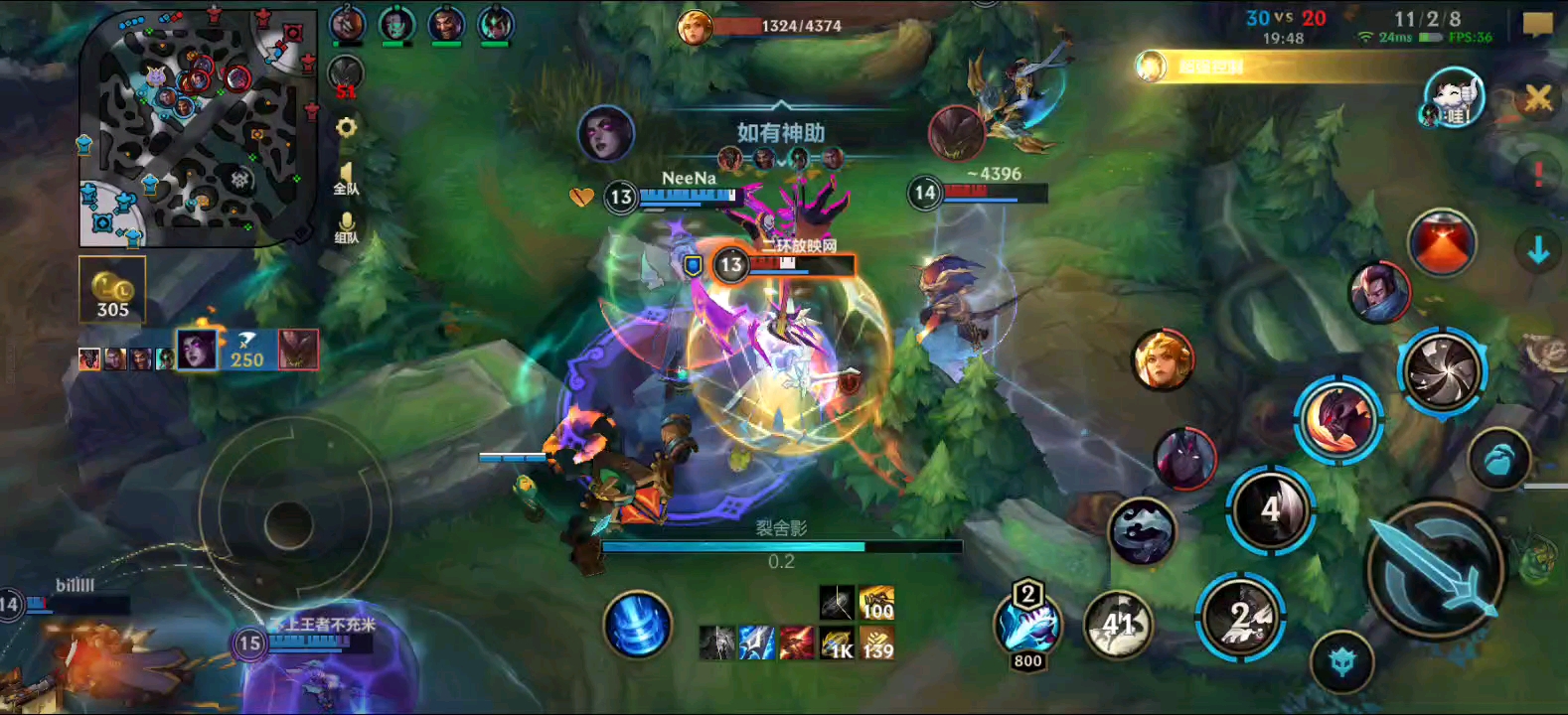Activate the blue recall button
Image resolution: width=1568 pixels, height=715 pixels.
pos(637,625)
